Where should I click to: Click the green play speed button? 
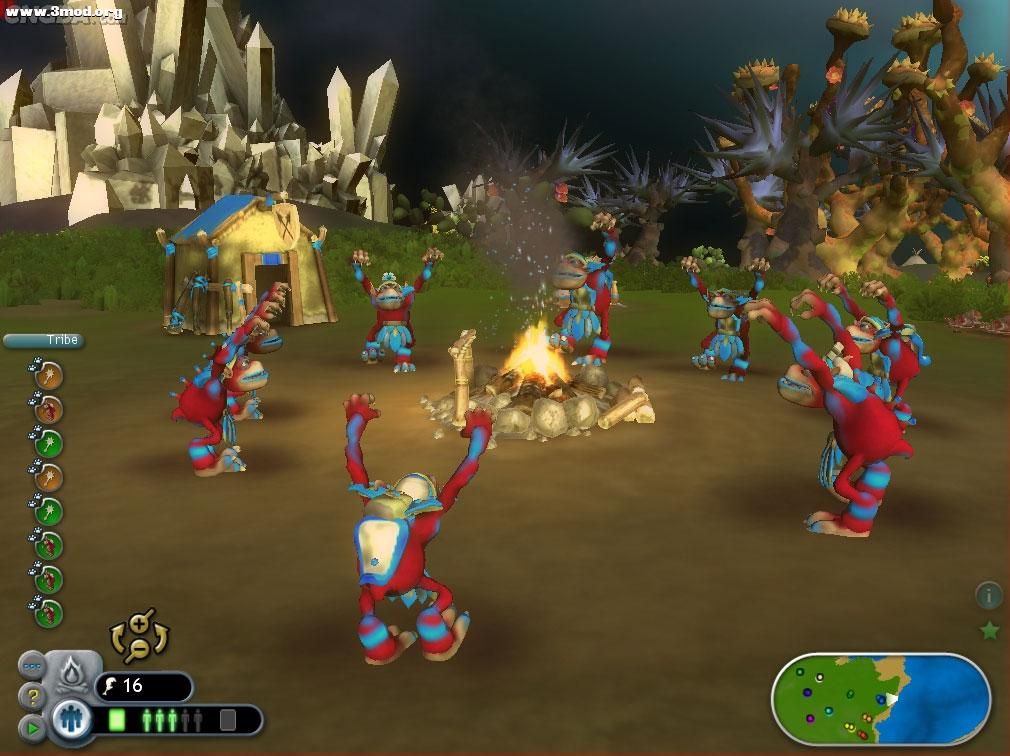coord(33,727)
